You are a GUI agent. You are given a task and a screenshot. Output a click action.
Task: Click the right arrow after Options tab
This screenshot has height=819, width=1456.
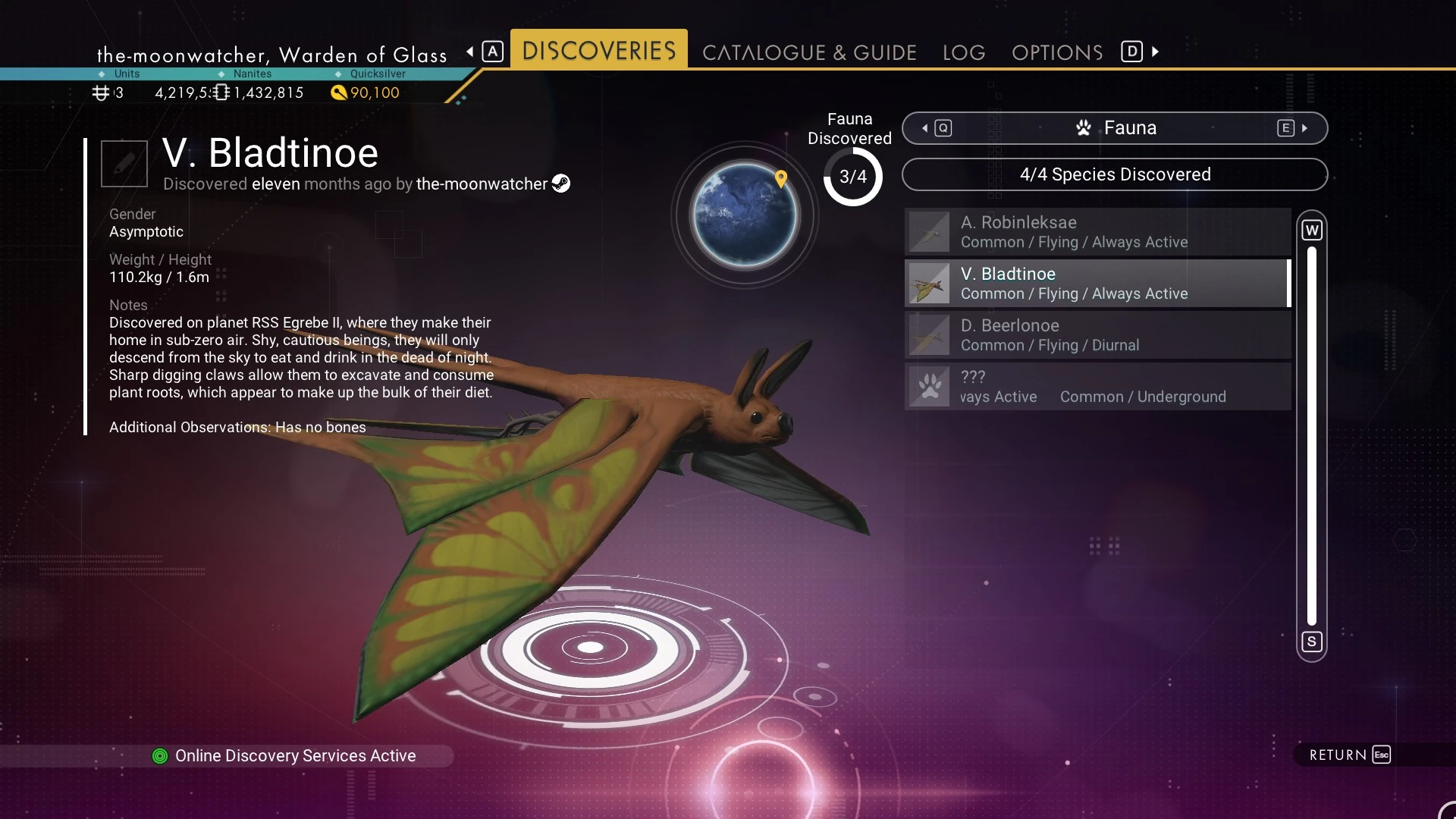pyautogui.click(x=1155, y=52)
